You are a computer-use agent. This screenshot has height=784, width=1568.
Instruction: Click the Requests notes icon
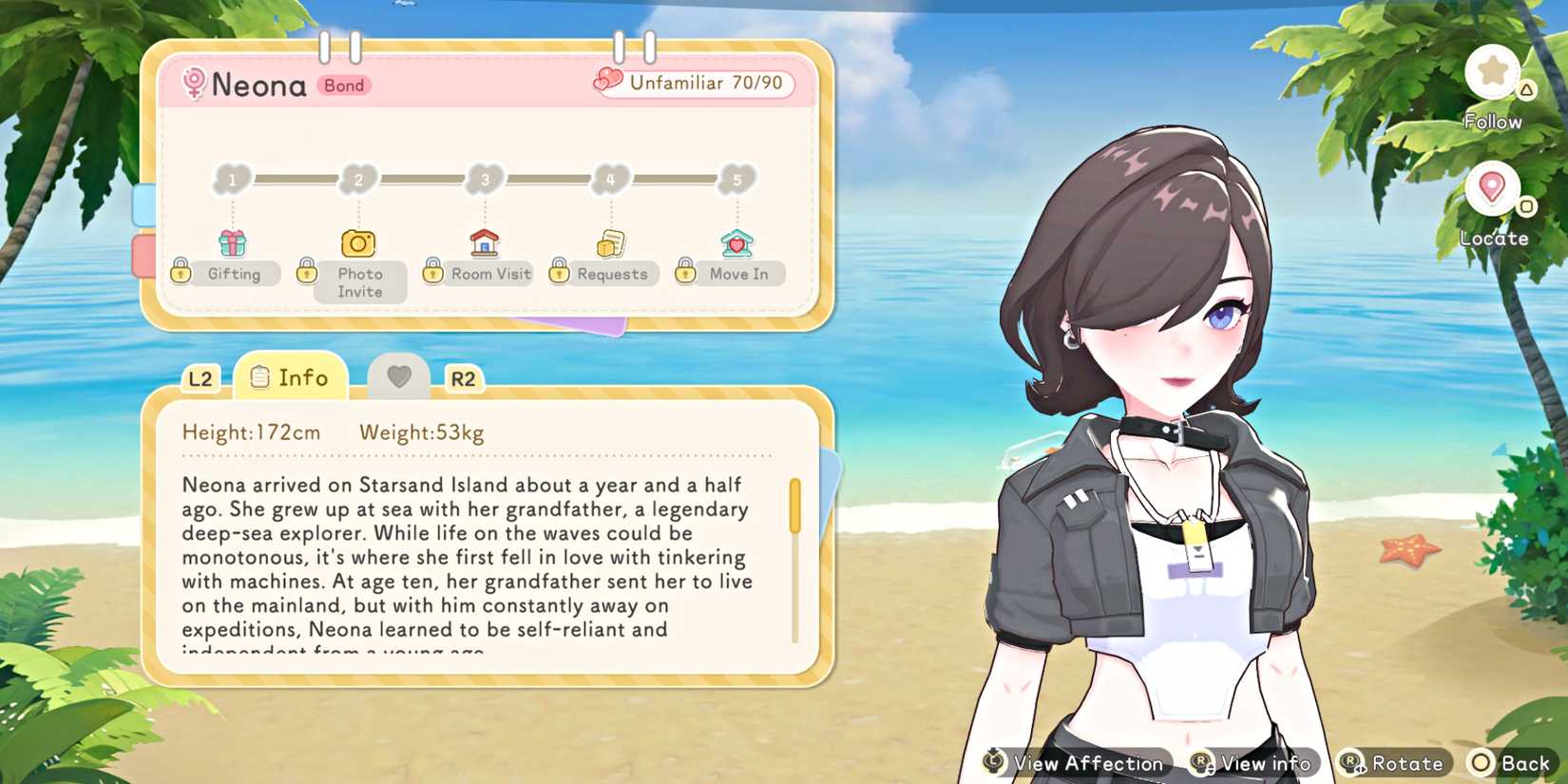coord(611,242)
